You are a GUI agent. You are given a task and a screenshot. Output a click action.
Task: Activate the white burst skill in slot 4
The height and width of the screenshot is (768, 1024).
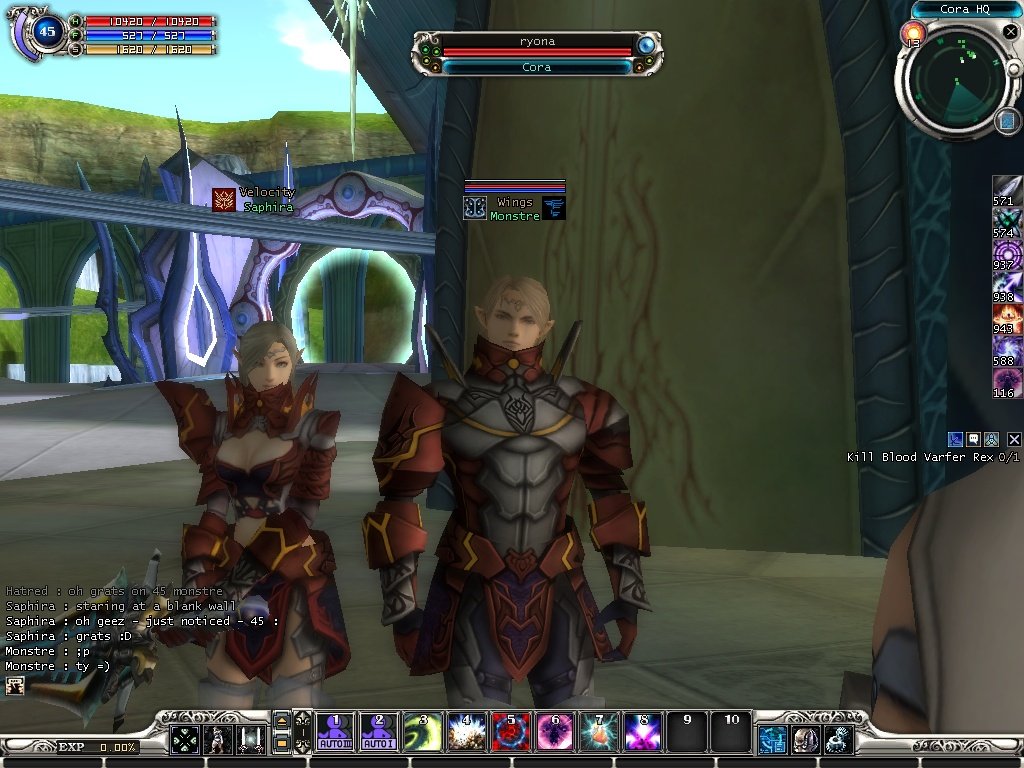point(466,732)
